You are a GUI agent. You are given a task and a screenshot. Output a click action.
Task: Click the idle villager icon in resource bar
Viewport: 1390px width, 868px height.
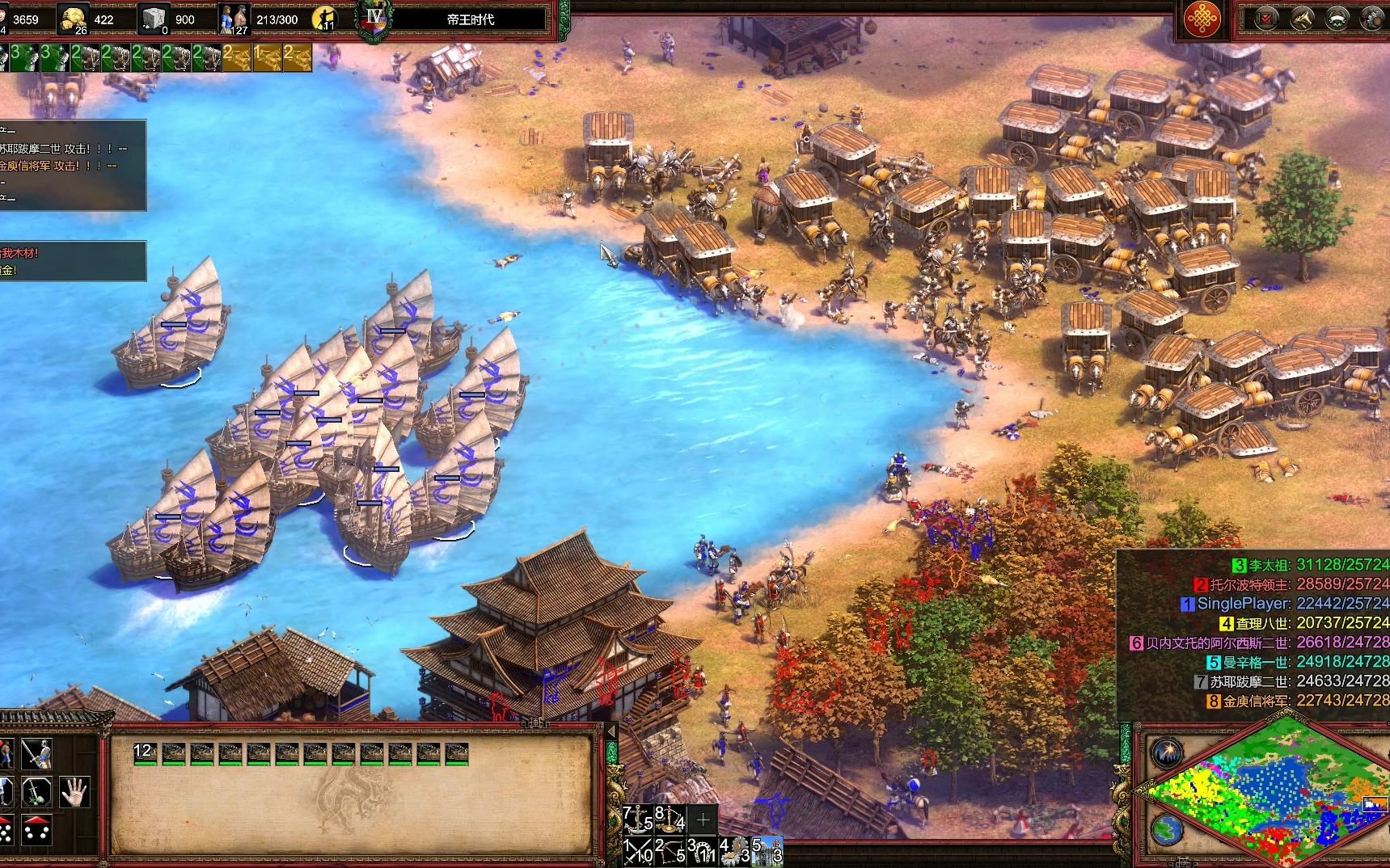(324, 19)
